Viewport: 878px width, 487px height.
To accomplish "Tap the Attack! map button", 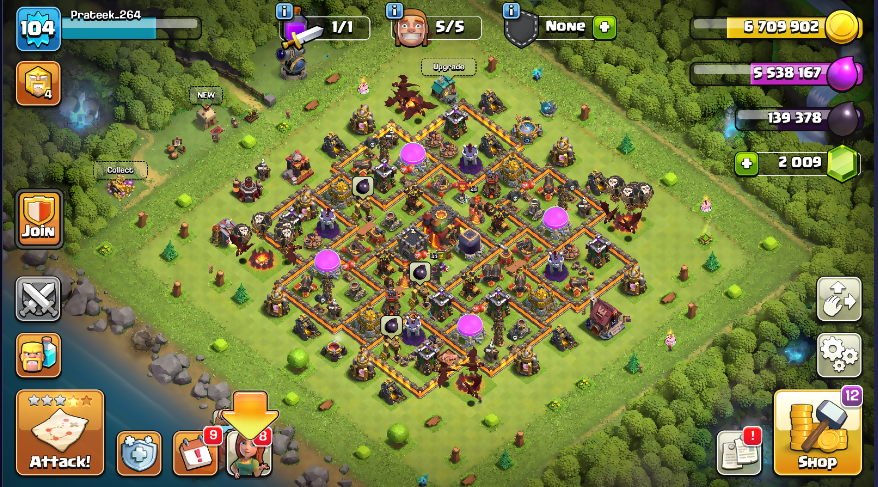I will tap(59, 432).
